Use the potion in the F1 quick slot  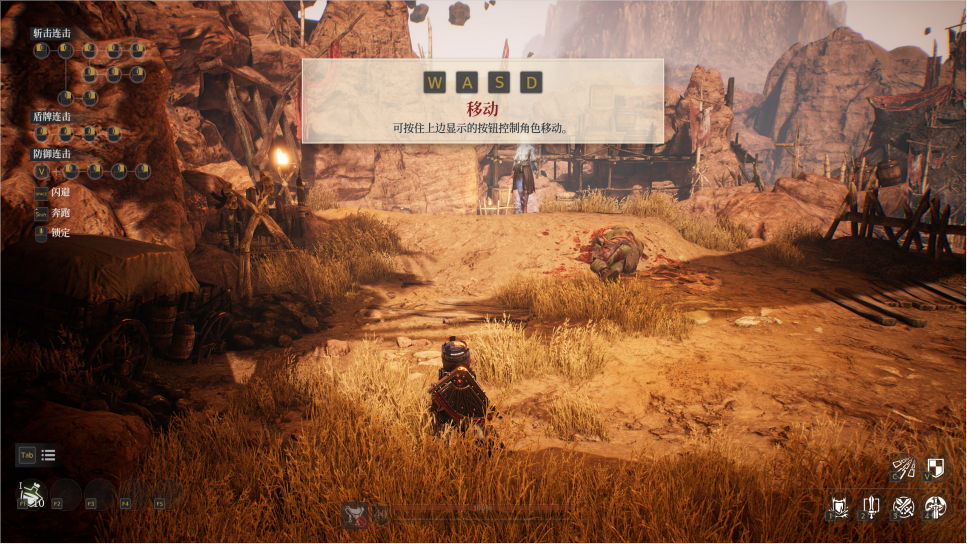pos(30,493)
